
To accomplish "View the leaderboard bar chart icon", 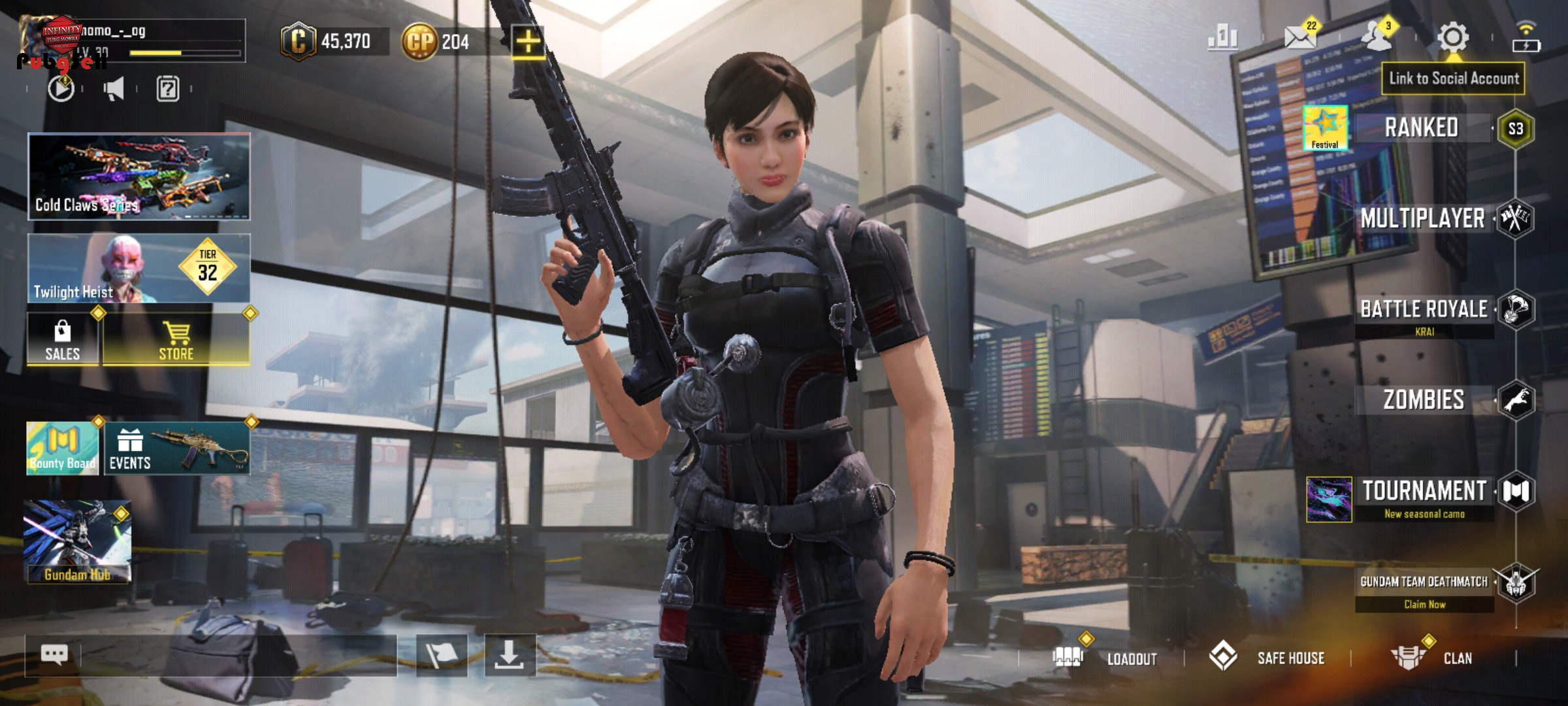I will point(1223,38).
